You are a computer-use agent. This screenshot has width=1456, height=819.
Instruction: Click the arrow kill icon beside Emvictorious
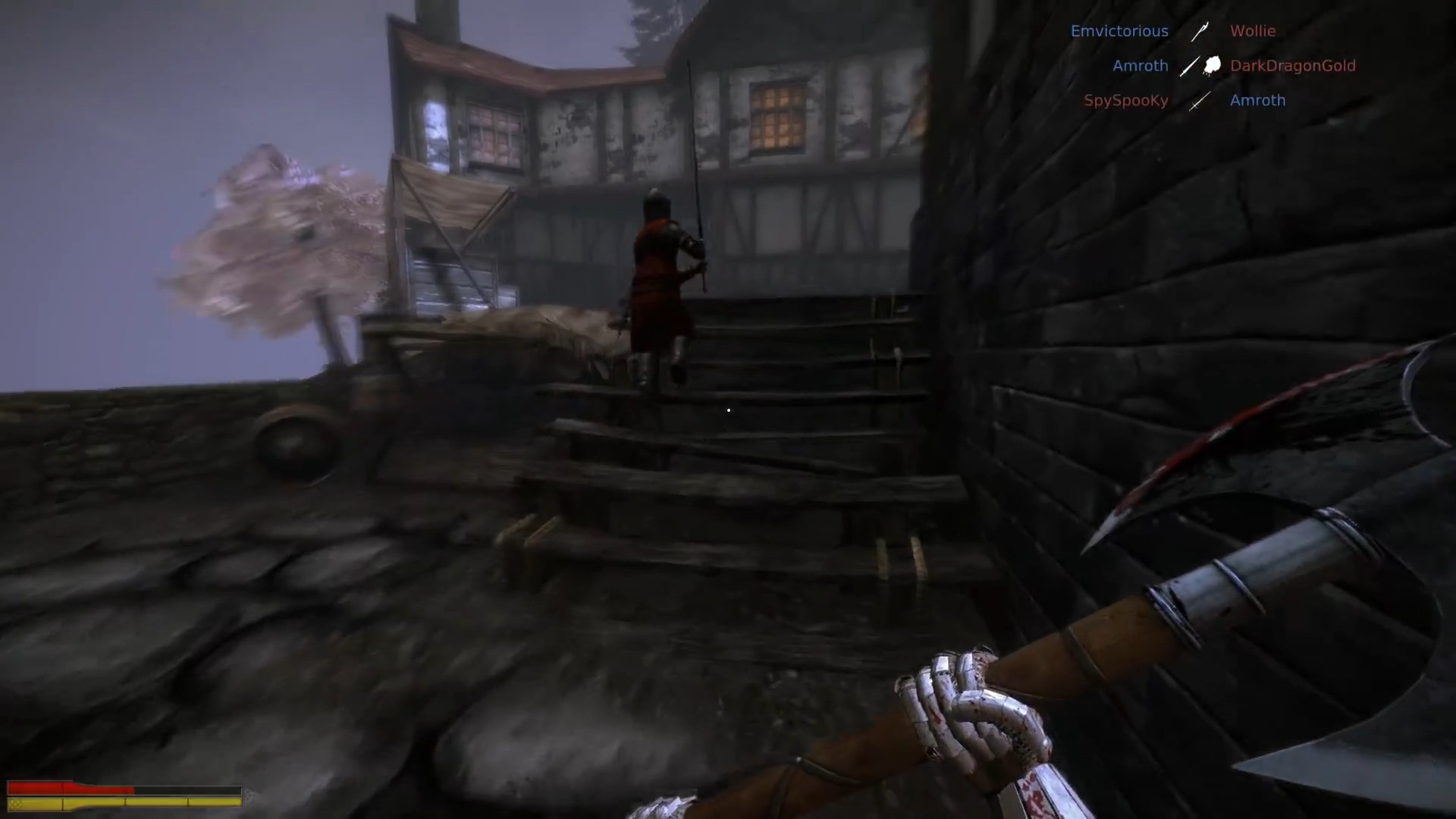pyautogui.click(x=1200, y=31)
